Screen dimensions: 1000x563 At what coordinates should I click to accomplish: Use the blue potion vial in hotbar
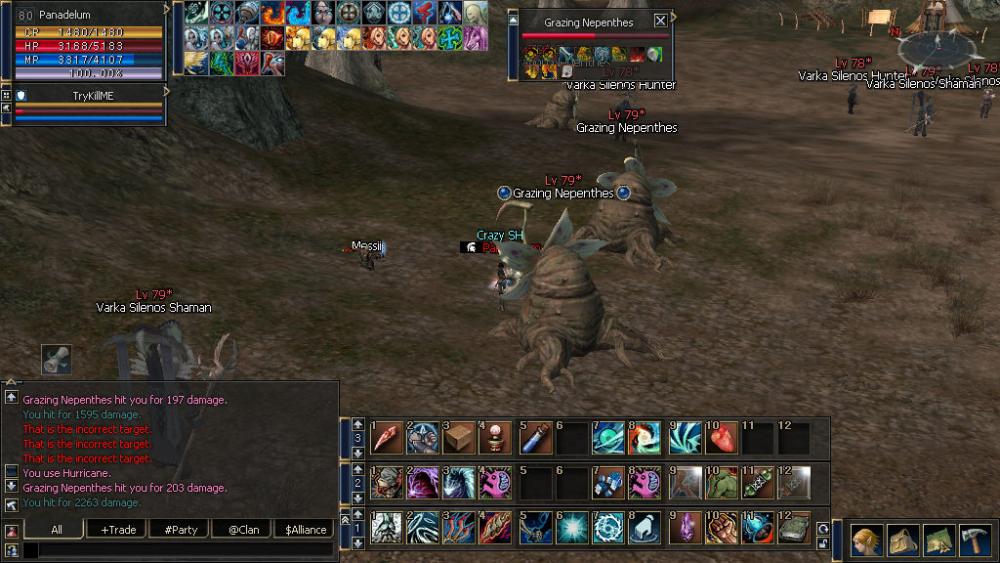[535, 437]
